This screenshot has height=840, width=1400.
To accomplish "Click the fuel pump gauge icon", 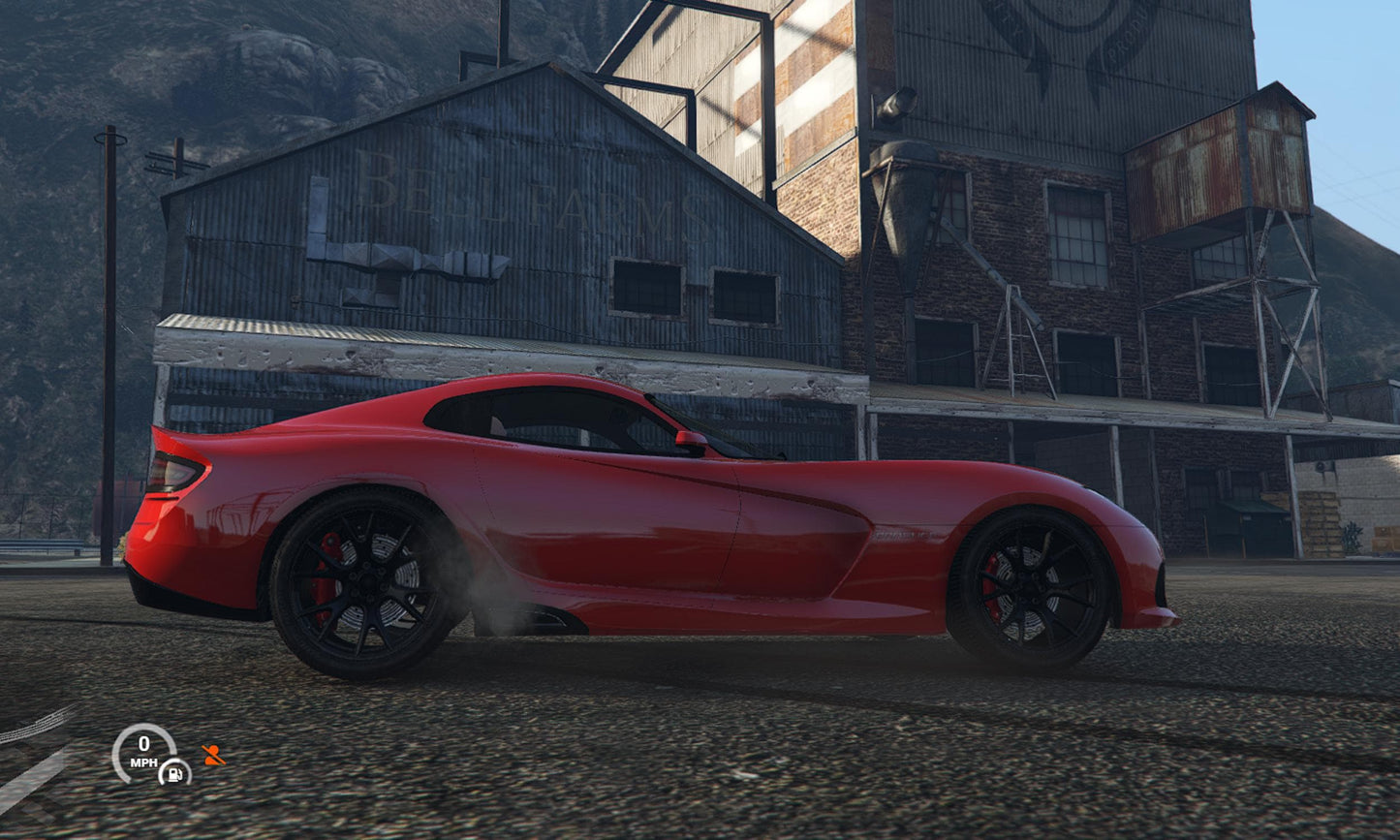I will [174, 772].
